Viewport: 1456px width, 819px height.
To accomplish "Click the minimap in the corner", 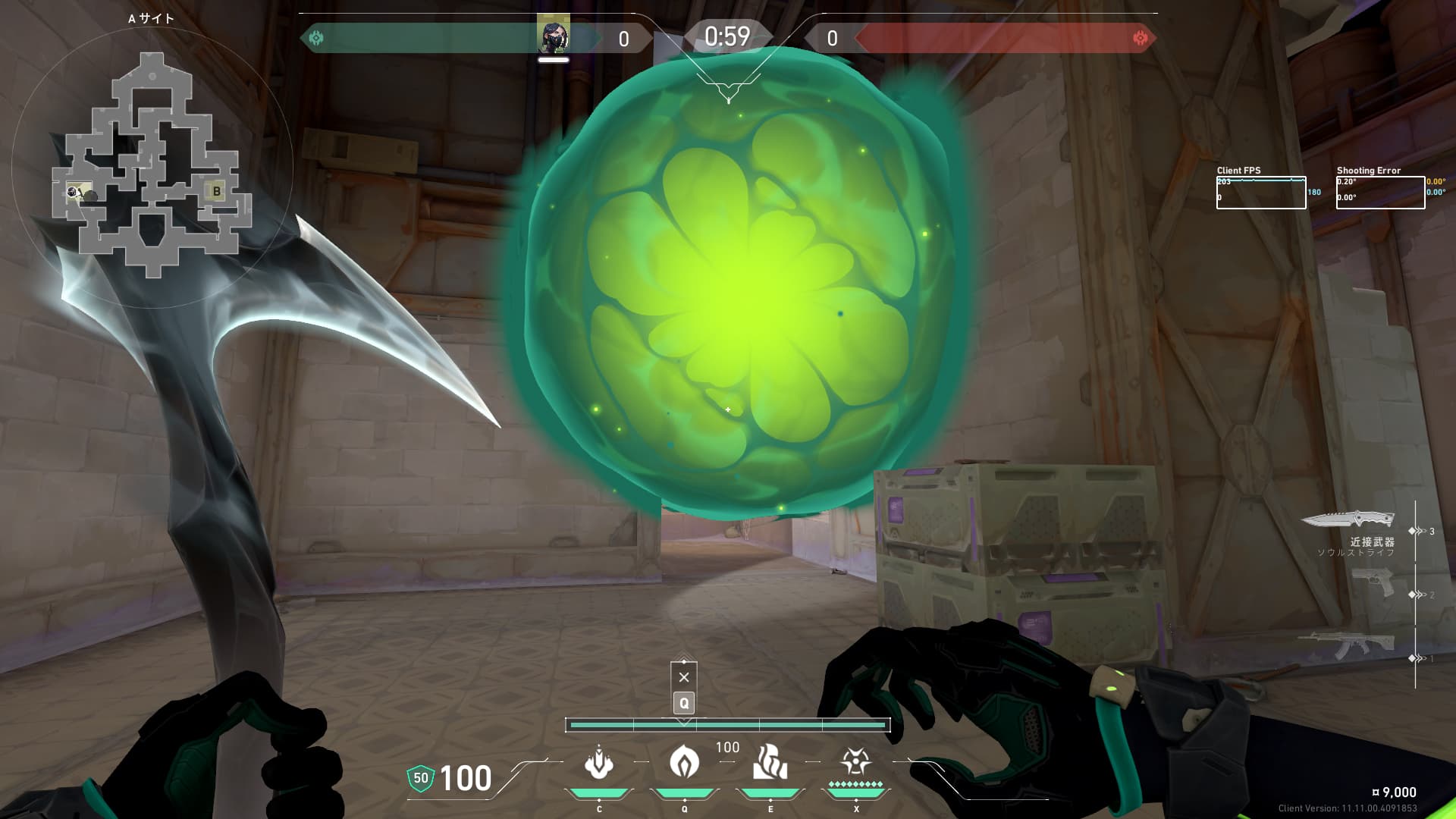I will coord(152,165).
